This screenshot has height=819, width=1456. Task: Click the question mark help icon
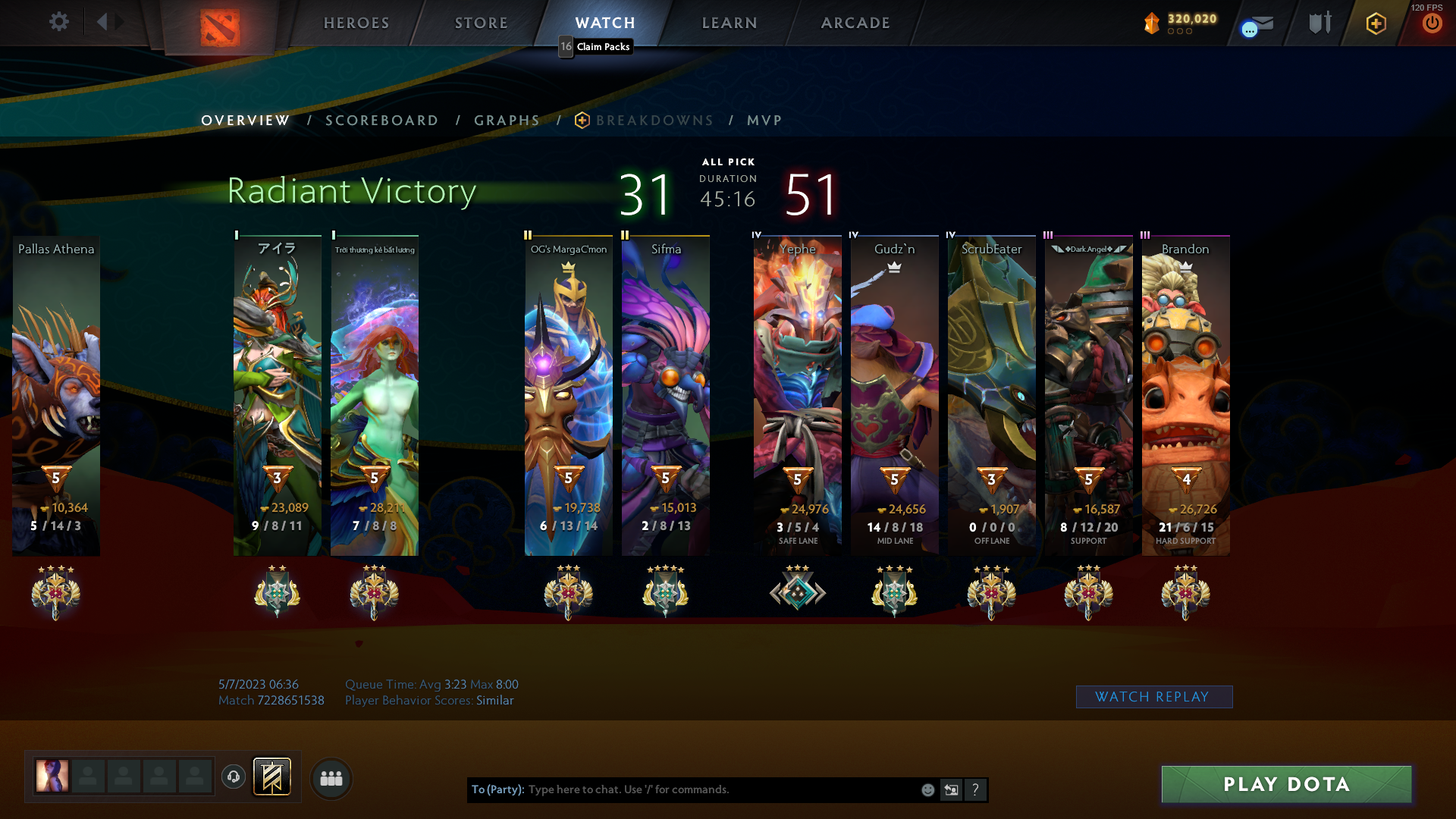coord(975,789)
